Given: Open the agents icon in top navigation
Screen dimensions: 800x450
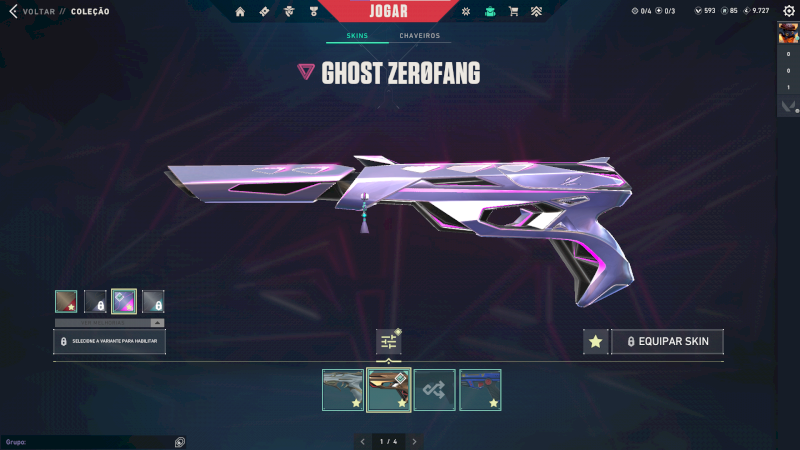Looking at the screenshot, I should coord(289,12).
